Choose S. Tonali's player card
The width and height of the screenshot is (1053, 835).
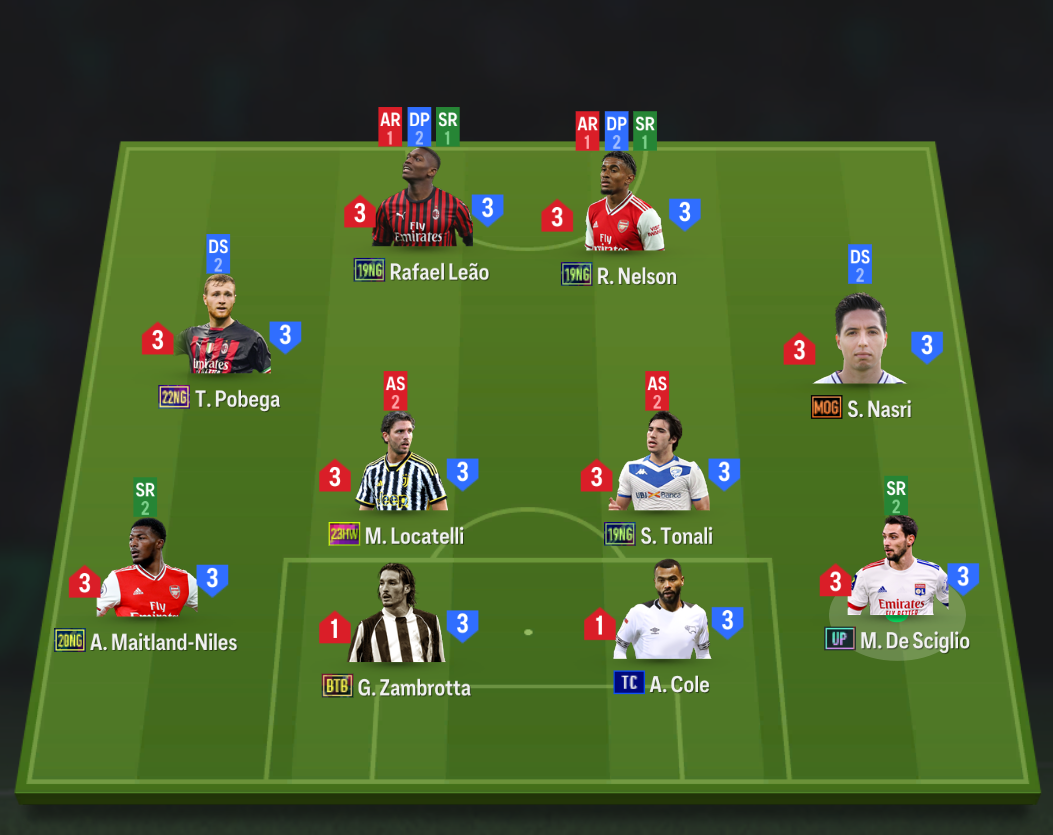662,467
